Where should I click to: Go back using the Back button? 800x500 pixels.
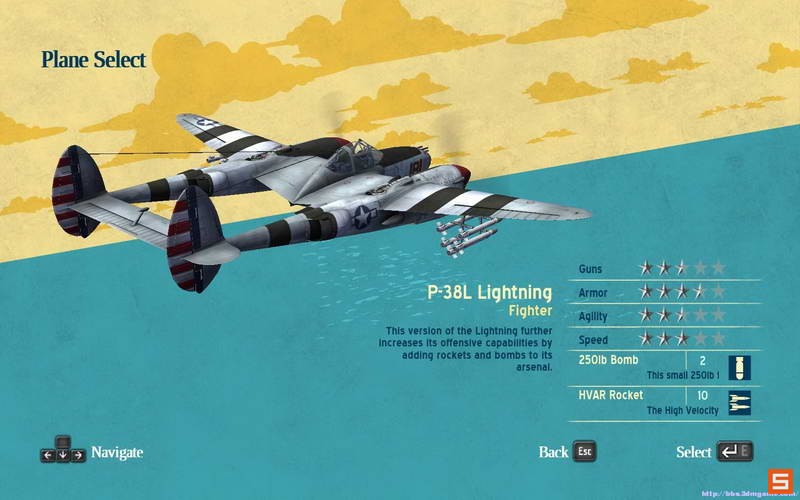pos(566,452)
